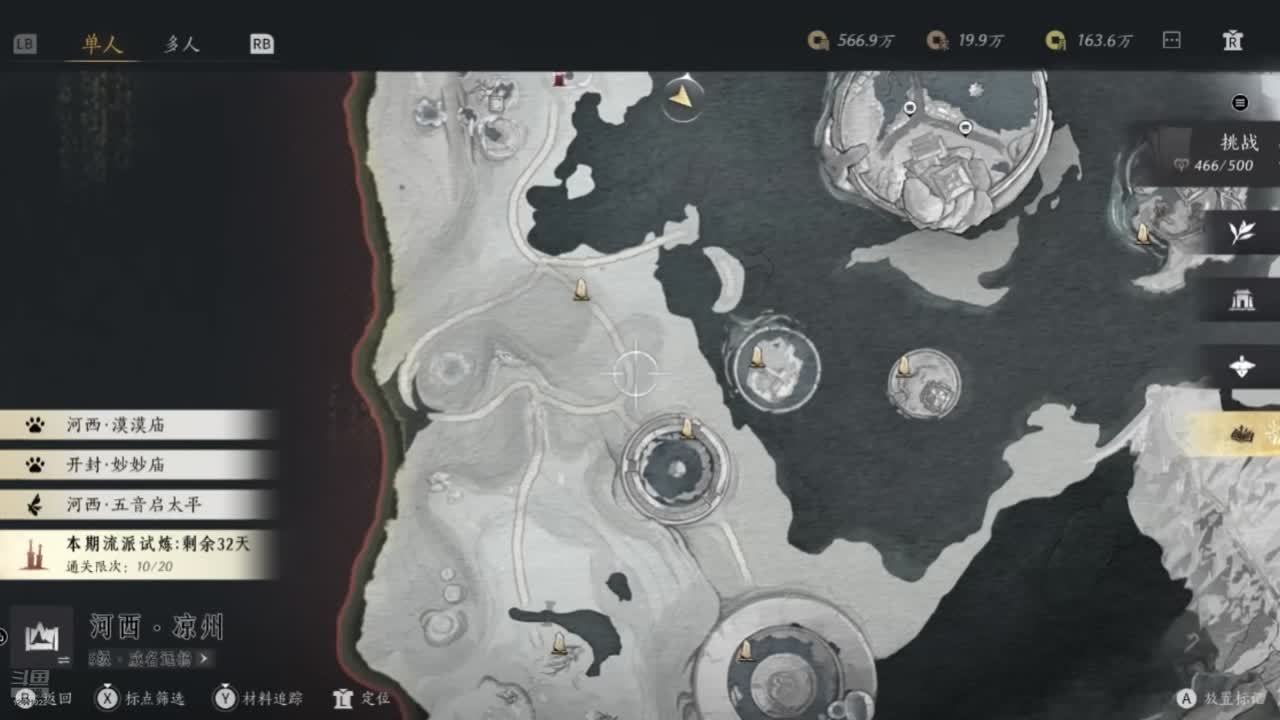
Task: Select the highlighted gold category tab
Action: coord(1241,433)
